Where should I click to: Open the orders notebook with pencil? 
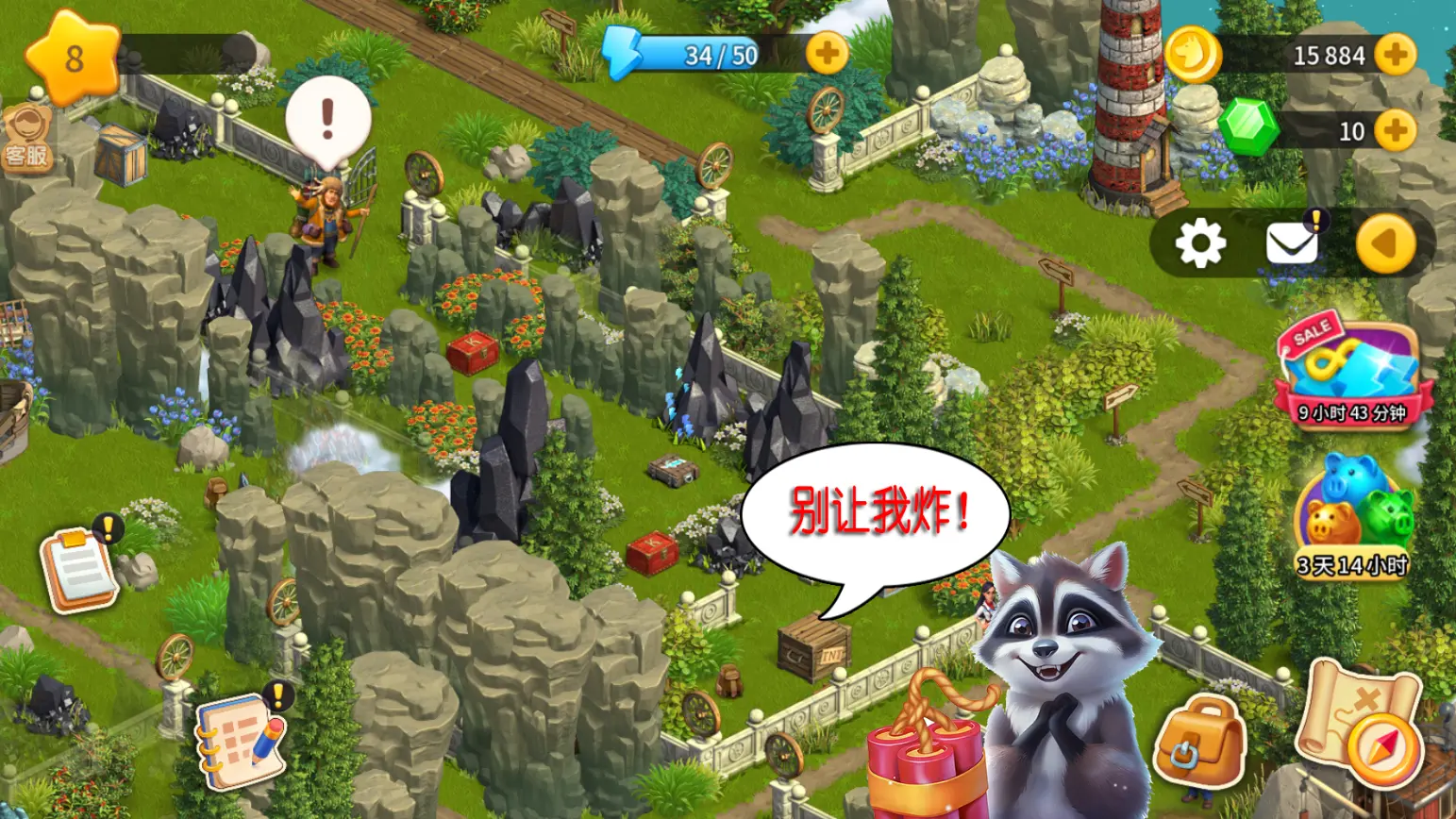pyautogui.click(x=241, y=741)
